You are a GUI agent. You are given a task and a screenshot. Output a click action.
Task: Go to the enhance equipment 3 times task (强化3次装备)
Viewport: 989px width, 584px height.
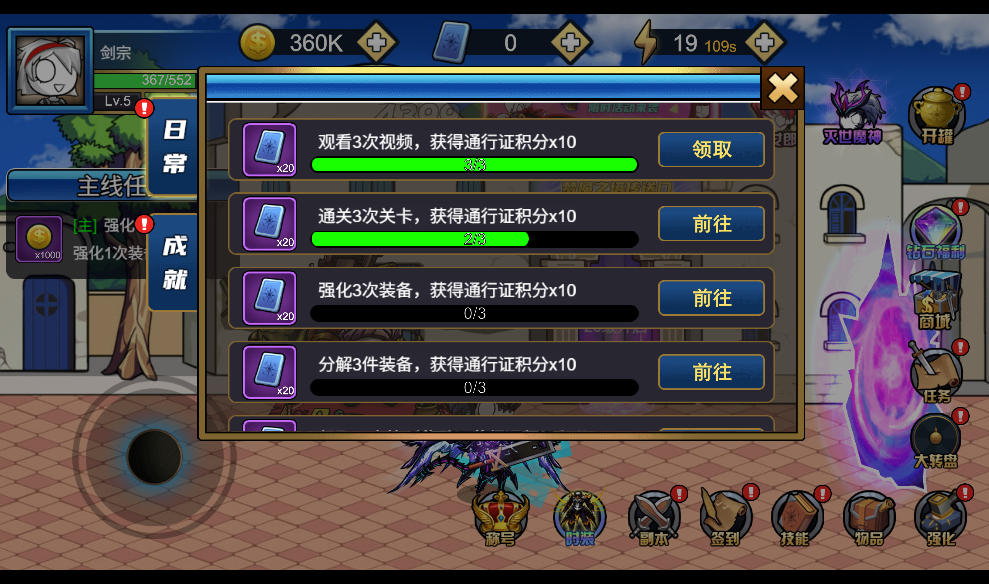tap(711, 298)
